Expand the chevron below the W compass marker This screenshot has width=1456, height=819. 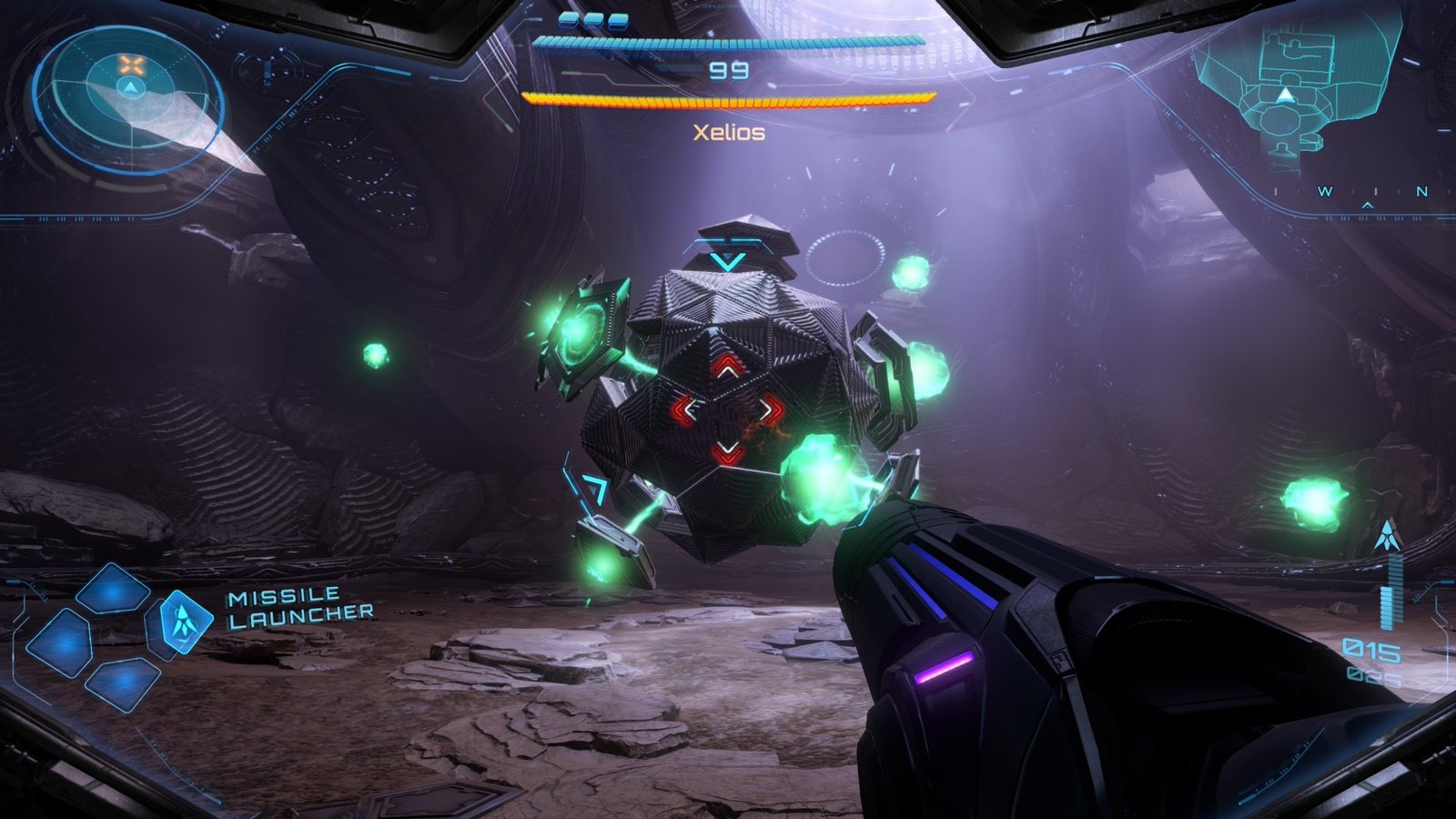1368,207
